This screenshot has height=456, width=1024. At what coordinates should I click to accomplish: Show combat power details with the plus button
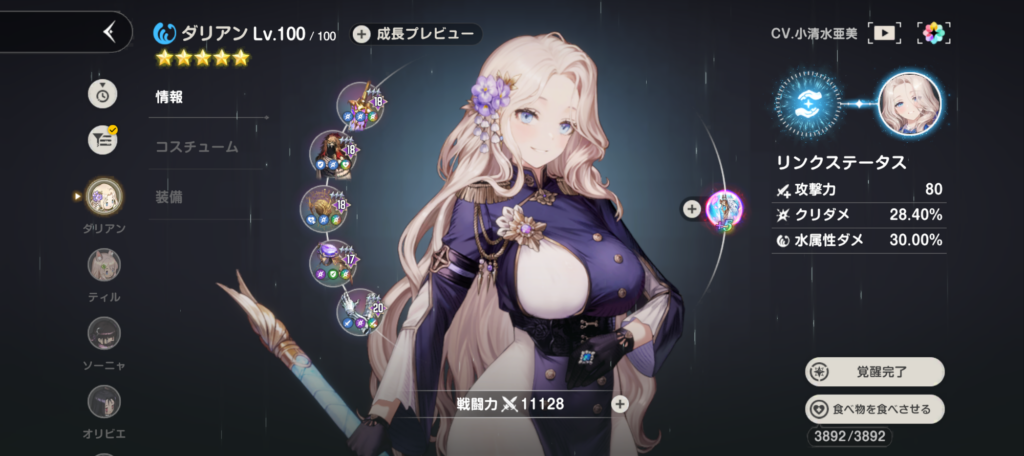620,404
